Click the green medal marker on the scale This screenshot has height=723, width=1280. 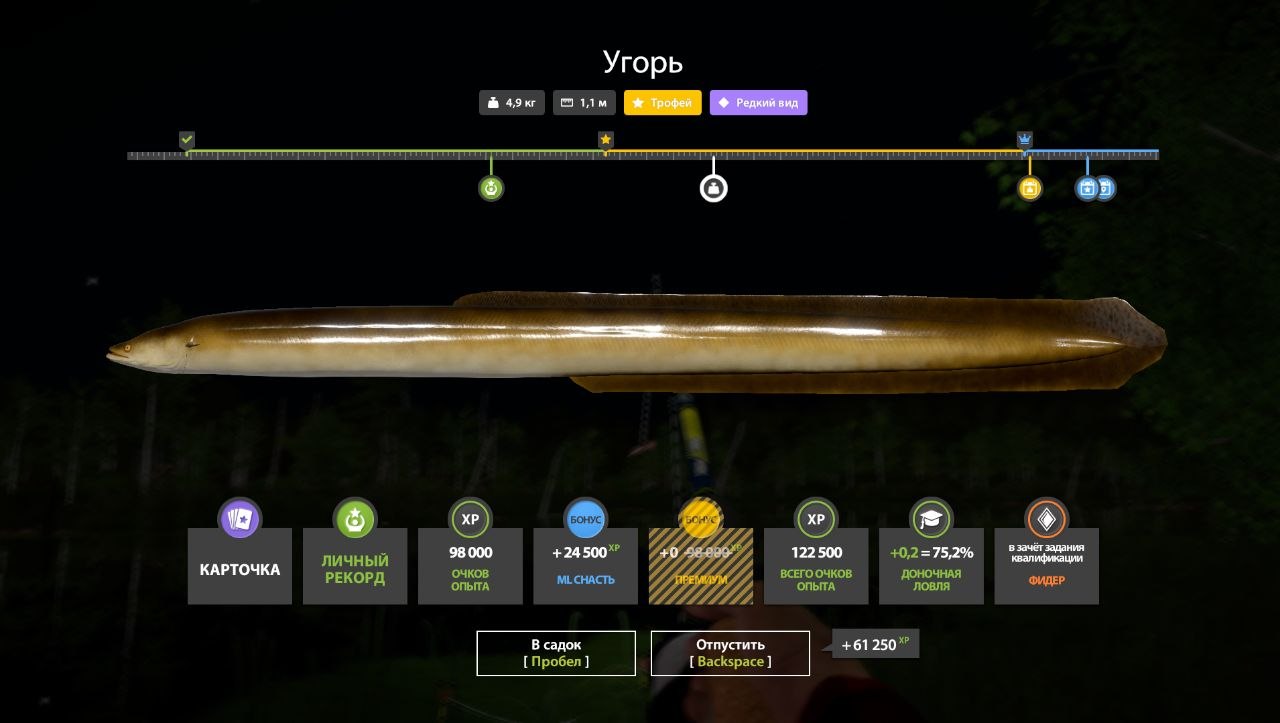click(490, 188)
